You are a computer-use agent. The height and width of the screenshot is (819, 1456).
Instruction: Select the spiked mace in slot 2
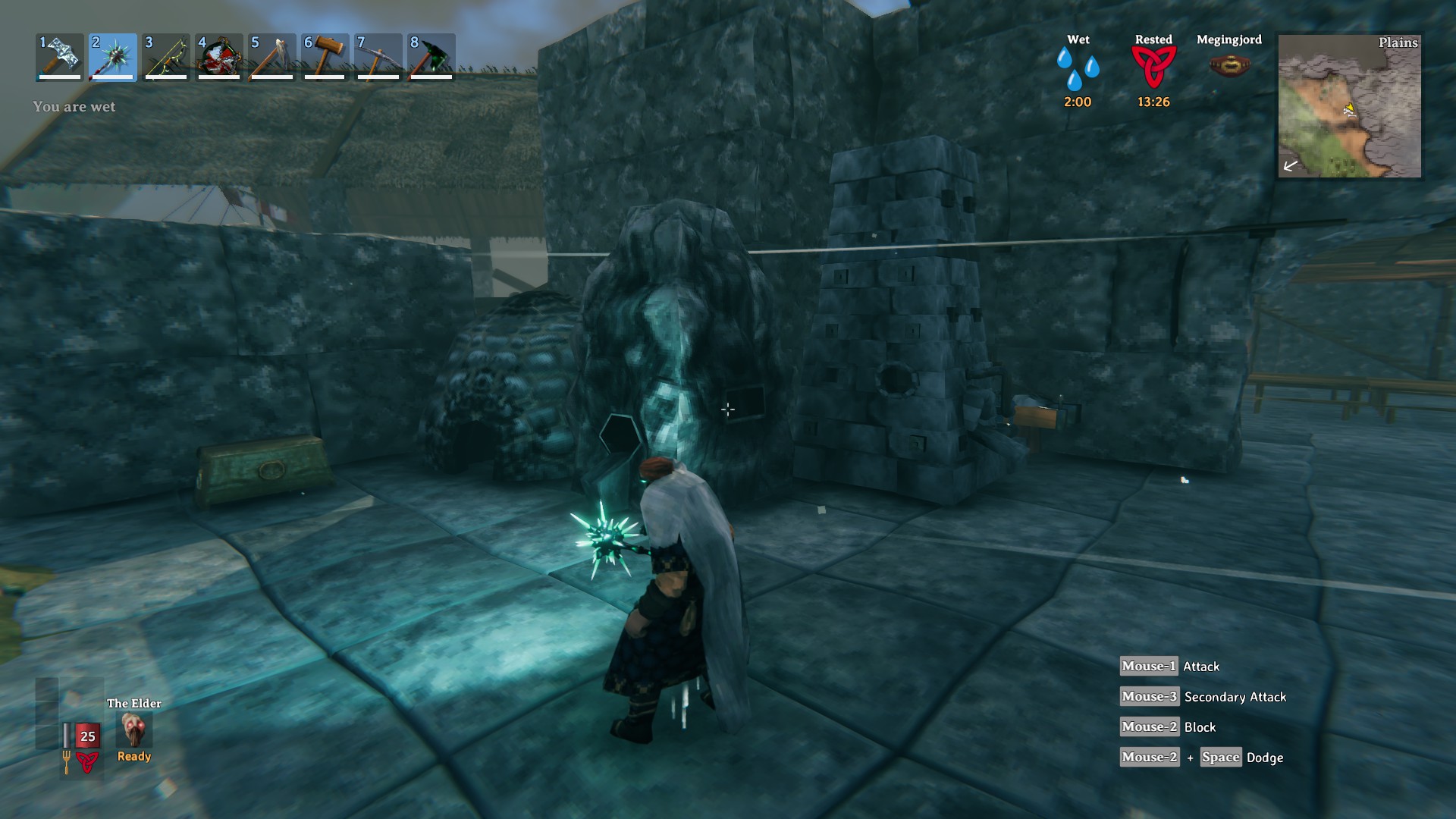coord(113,57)
